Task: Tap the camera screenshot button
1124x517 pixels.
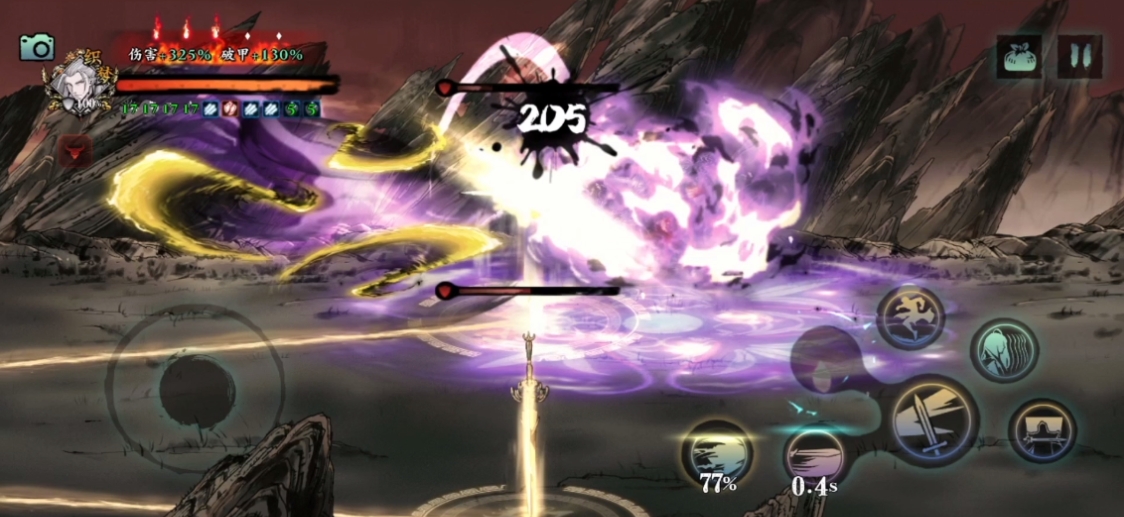Action: click(x=37, y=47)
